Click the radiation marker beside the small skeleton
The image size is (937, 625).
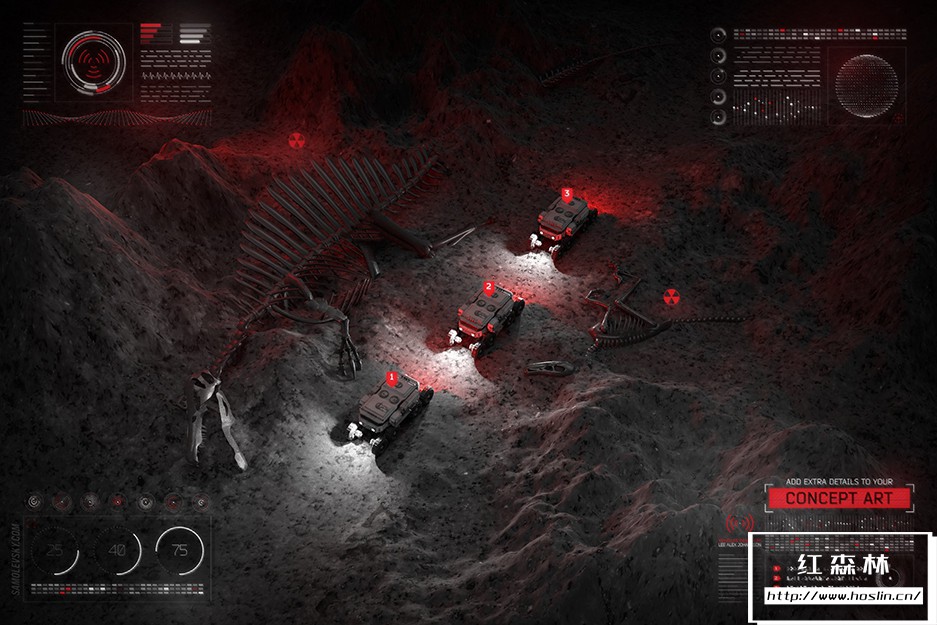tap(671, 296)
